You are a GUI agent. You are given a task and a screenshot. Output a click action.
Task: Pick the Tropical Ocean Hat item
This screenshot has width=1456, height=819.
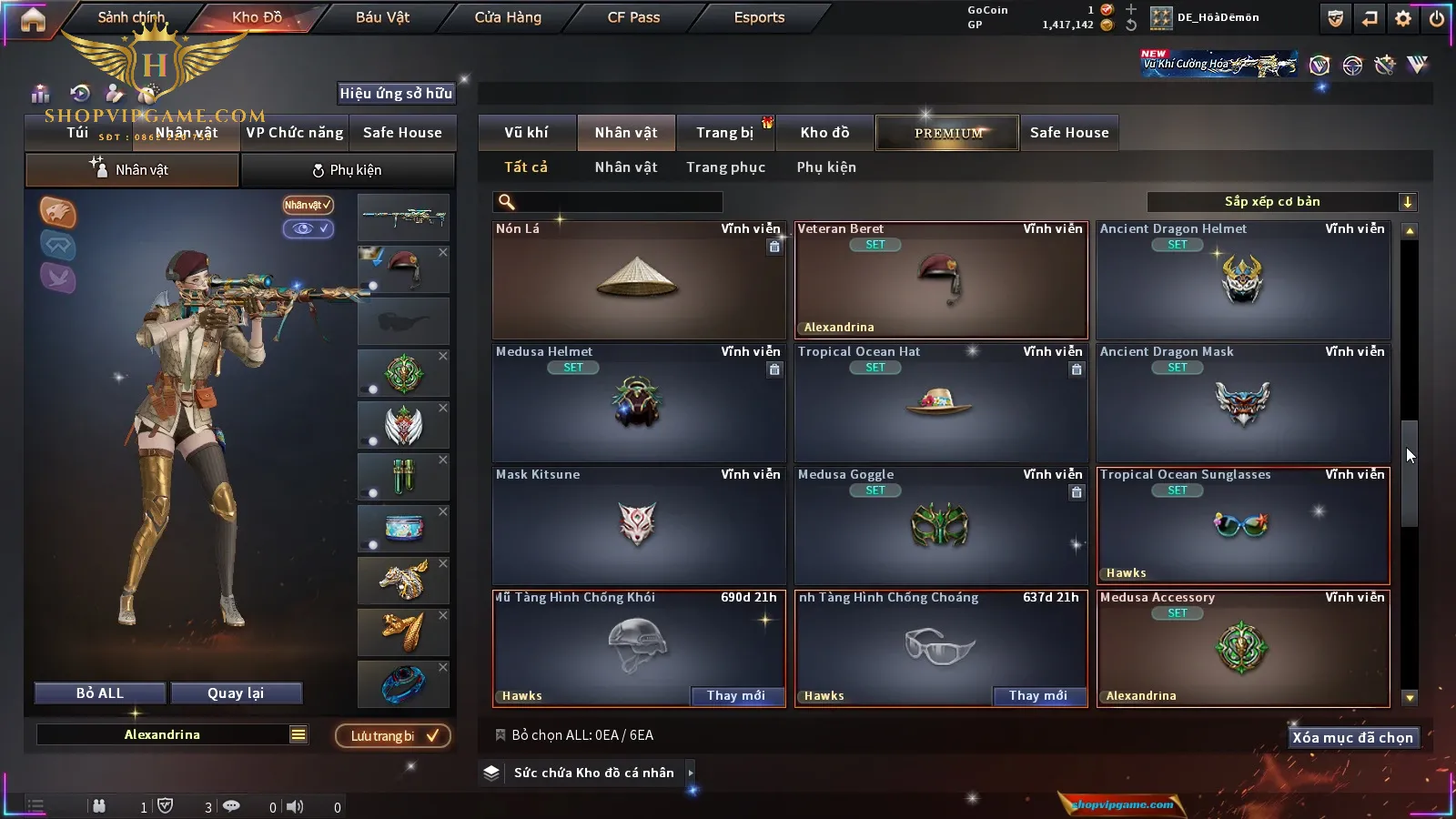click(940, 403)
